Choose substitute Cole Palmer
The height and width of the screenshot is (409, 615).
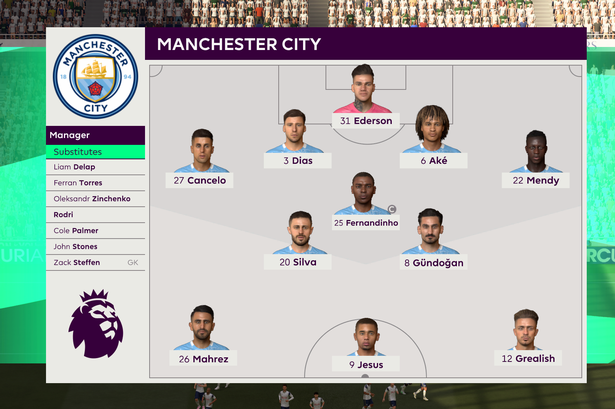(95, 230)
